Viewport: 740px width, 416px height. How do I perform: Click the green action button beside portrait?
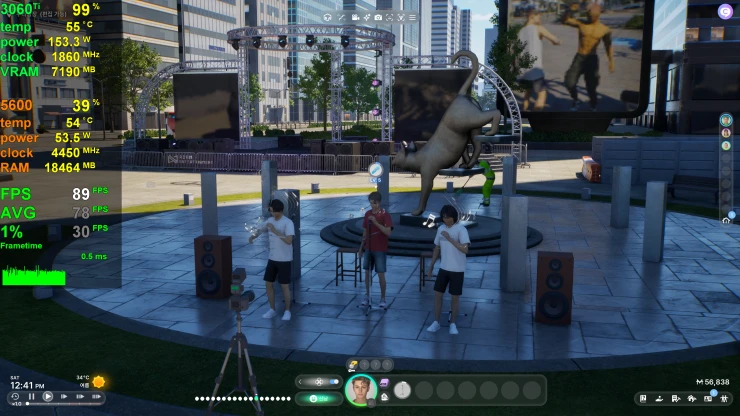(x=318, y=398)
